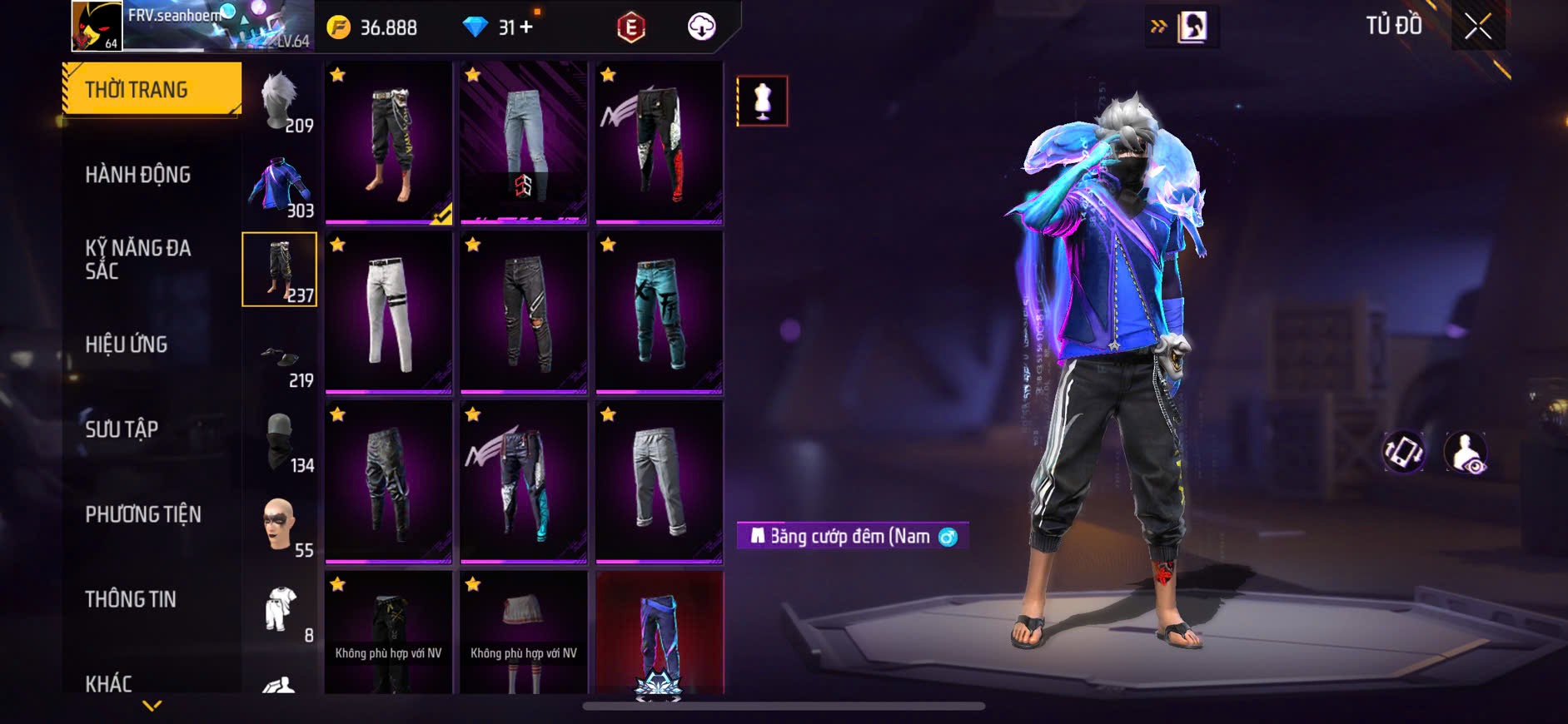Open the Phương Tiện tab

[x=143, y=514]
